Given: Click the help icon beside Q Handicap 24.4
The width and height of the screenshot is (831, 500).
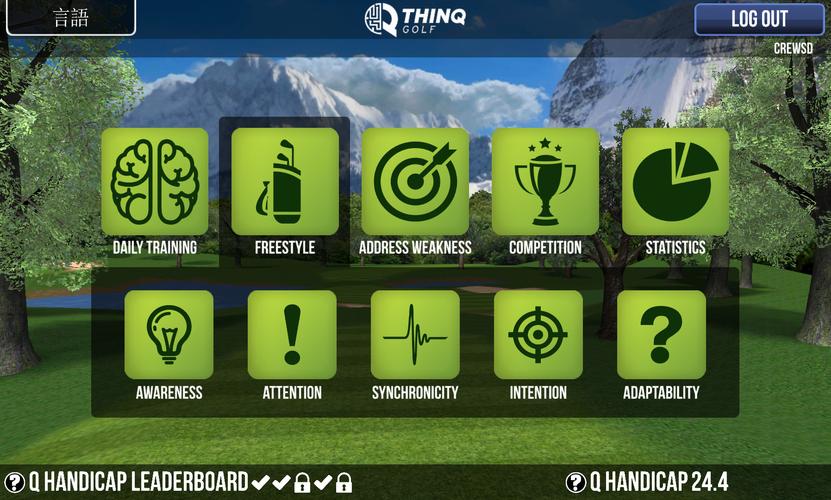Looking at the screenshot, I should [x=575, y=482].
